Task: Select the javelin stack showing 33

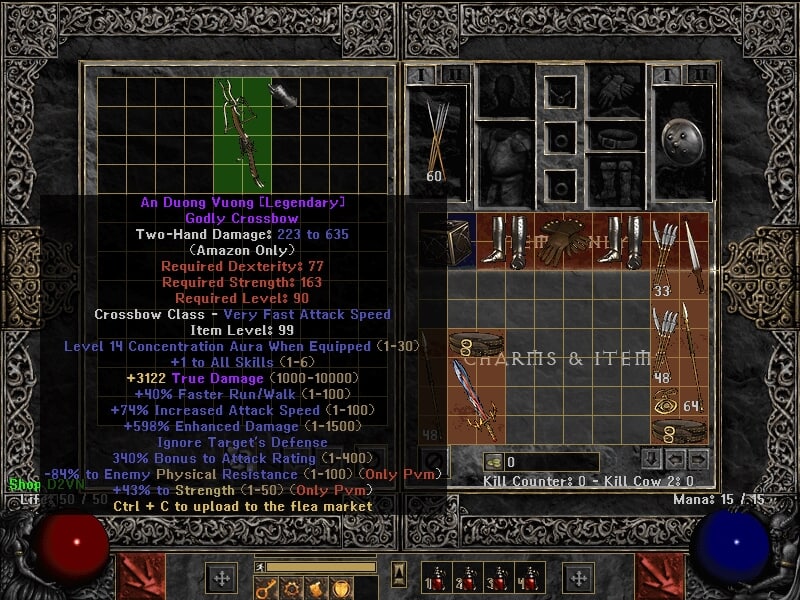Action: pos(663,257)
